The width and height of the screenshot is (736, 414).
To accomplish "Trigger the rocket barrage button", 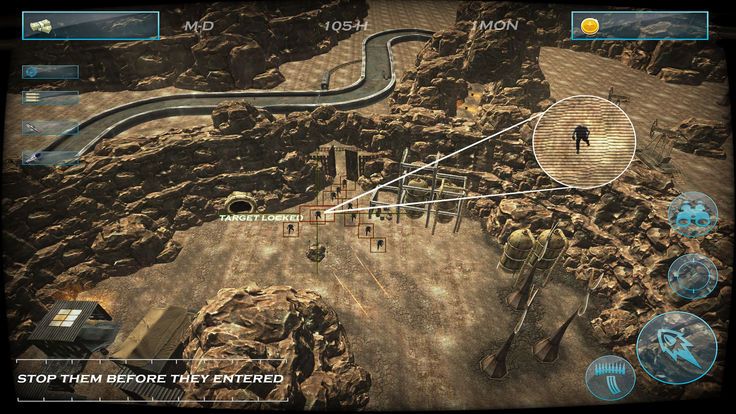I will [x=610, y=378].
